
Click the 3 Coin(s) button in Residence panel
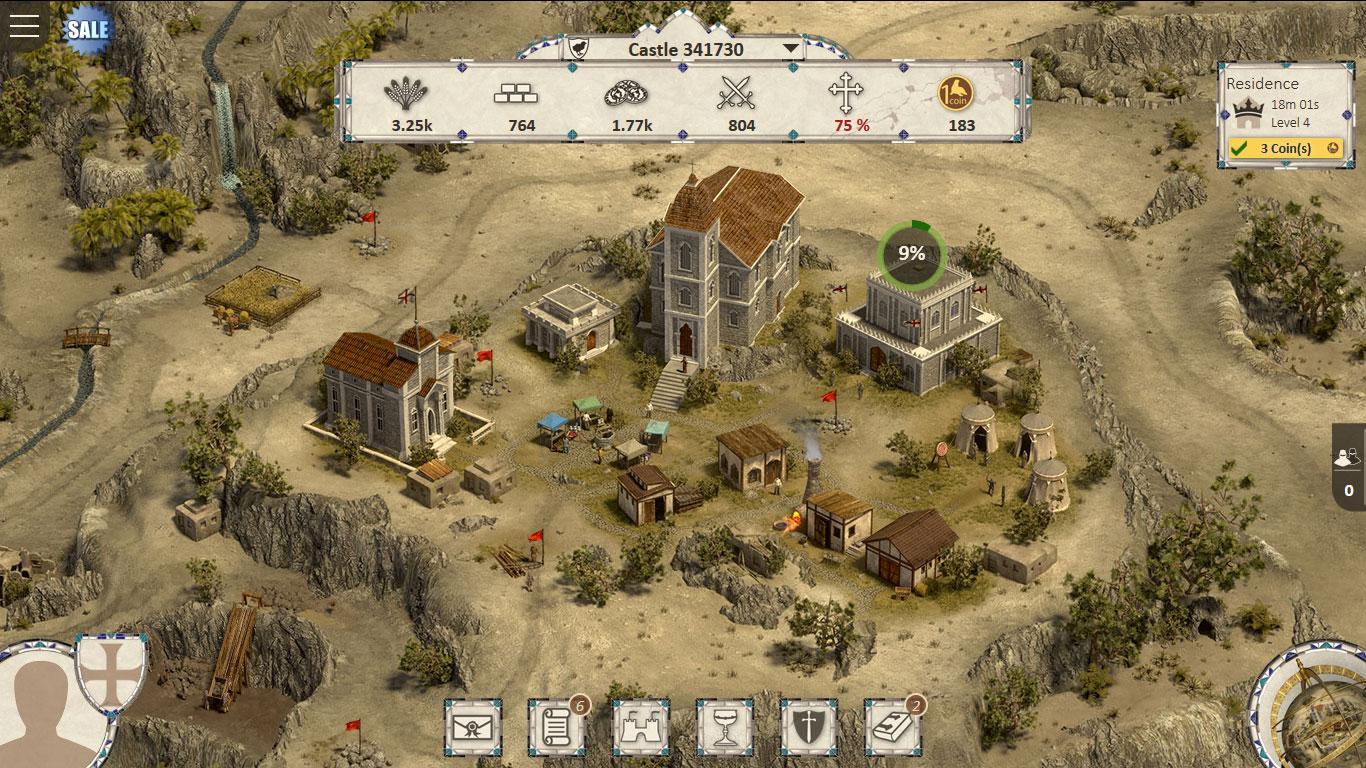click(1285, 148)
